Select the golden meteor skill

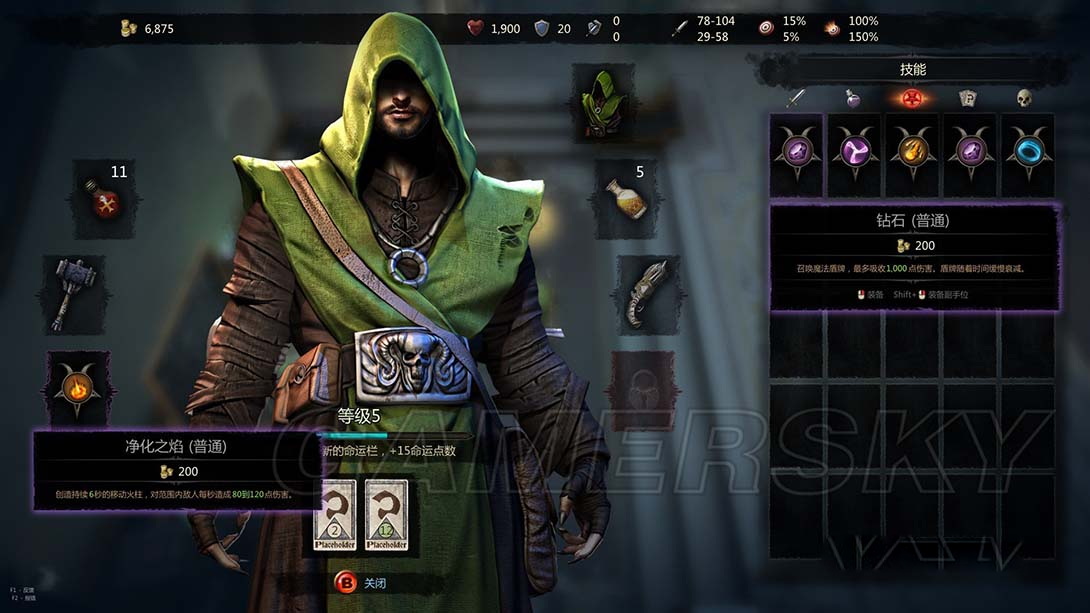point(911,152)
